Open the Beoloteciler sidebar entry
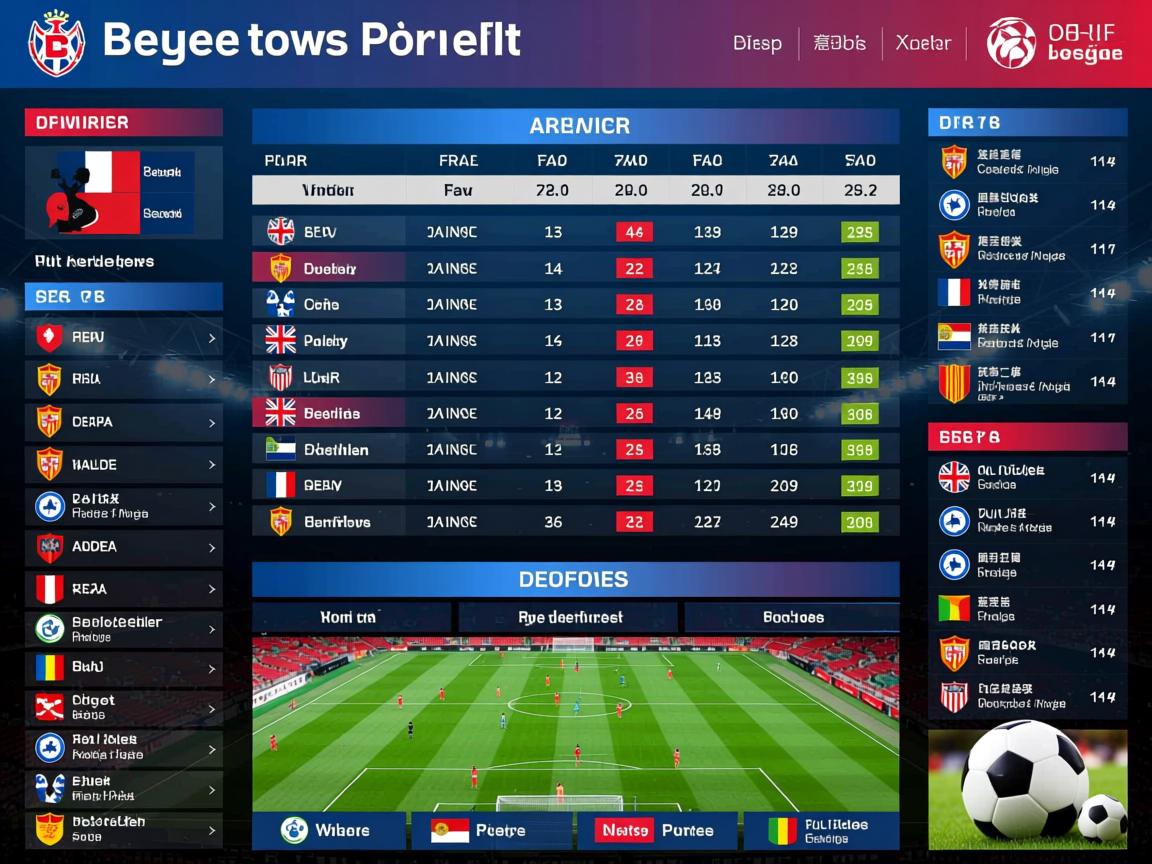 tap(124, 629)
